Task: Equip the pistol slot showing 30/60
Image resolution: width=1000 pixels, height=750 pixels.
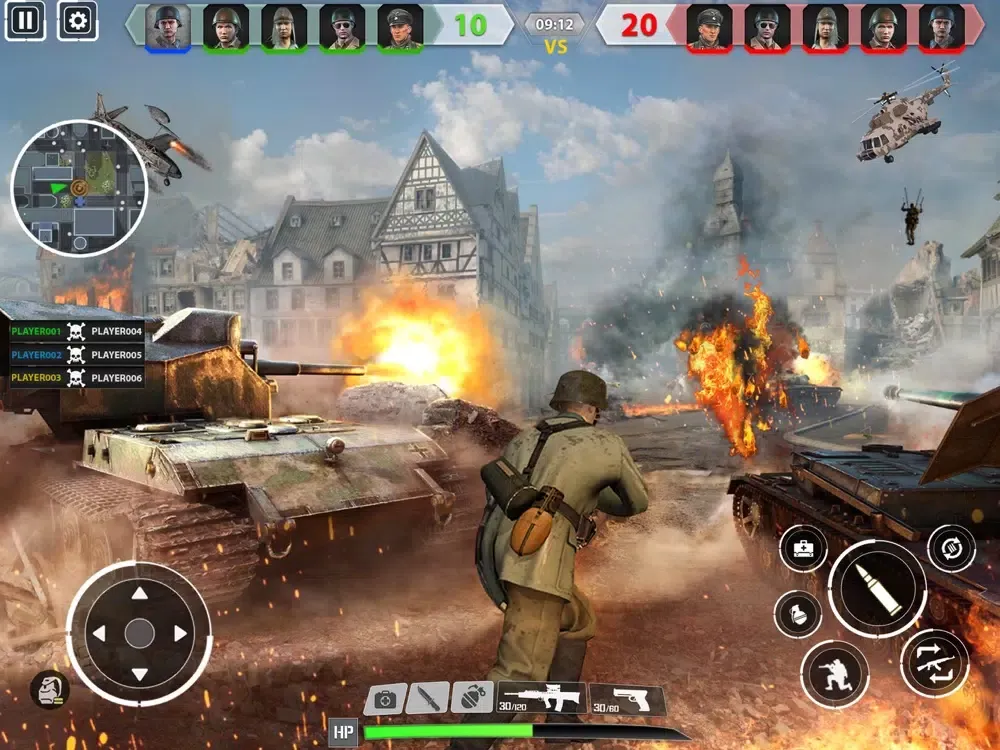Action: [627, 700]
